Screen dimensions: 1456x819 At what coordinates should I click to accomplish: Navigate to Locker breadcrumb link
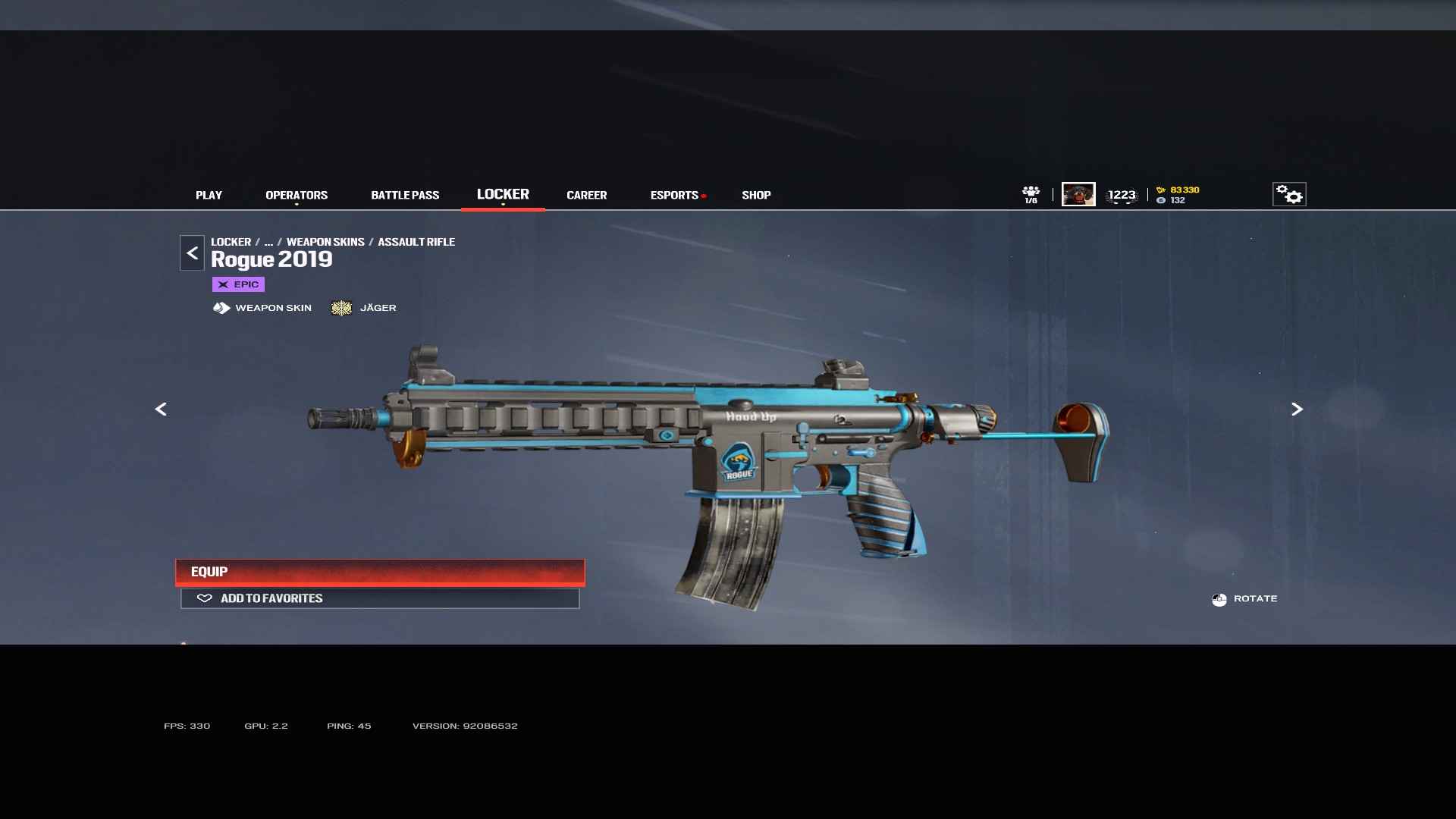point(231,242)
